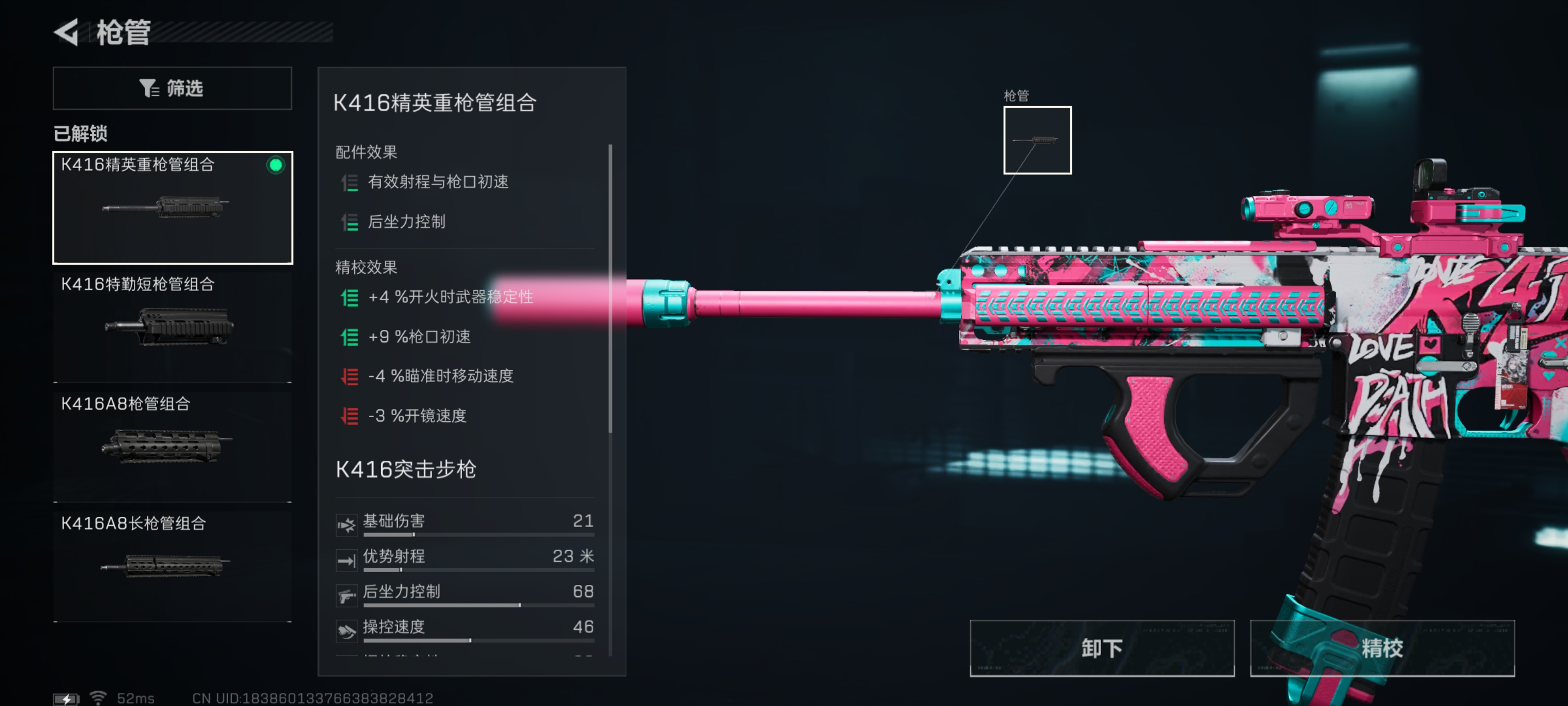The height and width of the screenshot is (706, 1568).
Task: Select K416精英重枪管组合 barrel
Action: pyautogui.click(x=172, y=207)
